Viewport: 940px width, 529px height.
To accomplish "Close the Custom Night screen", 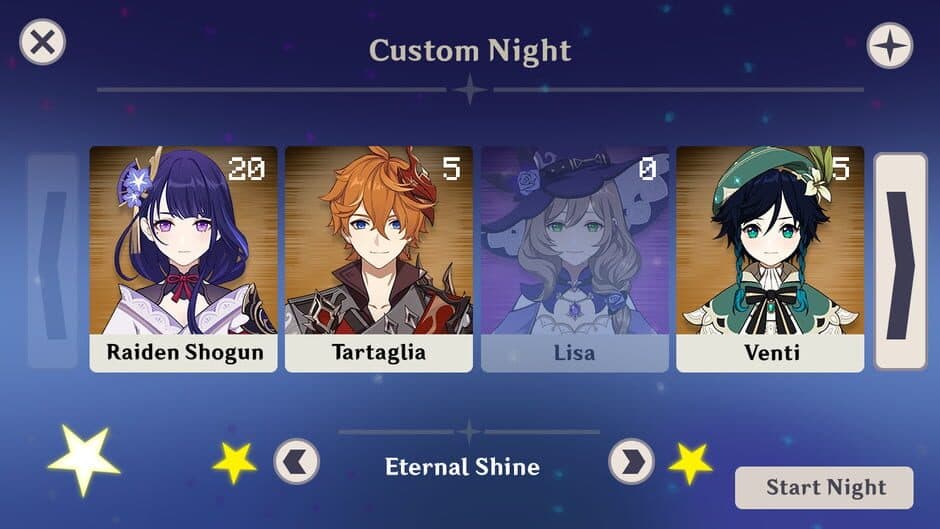I will [x=43, y=43].
